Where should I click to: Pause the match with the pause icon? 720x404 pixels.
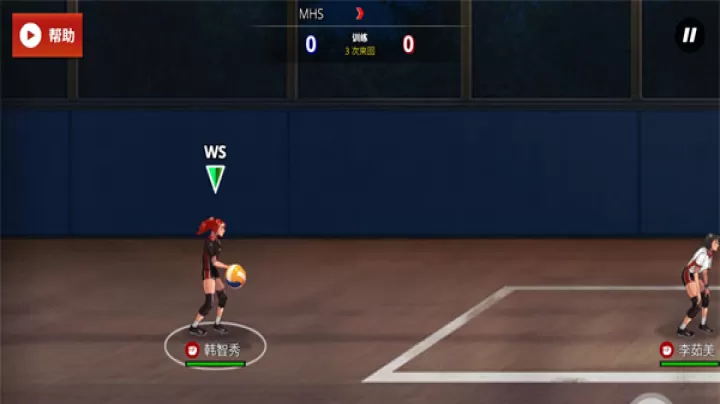689,36
